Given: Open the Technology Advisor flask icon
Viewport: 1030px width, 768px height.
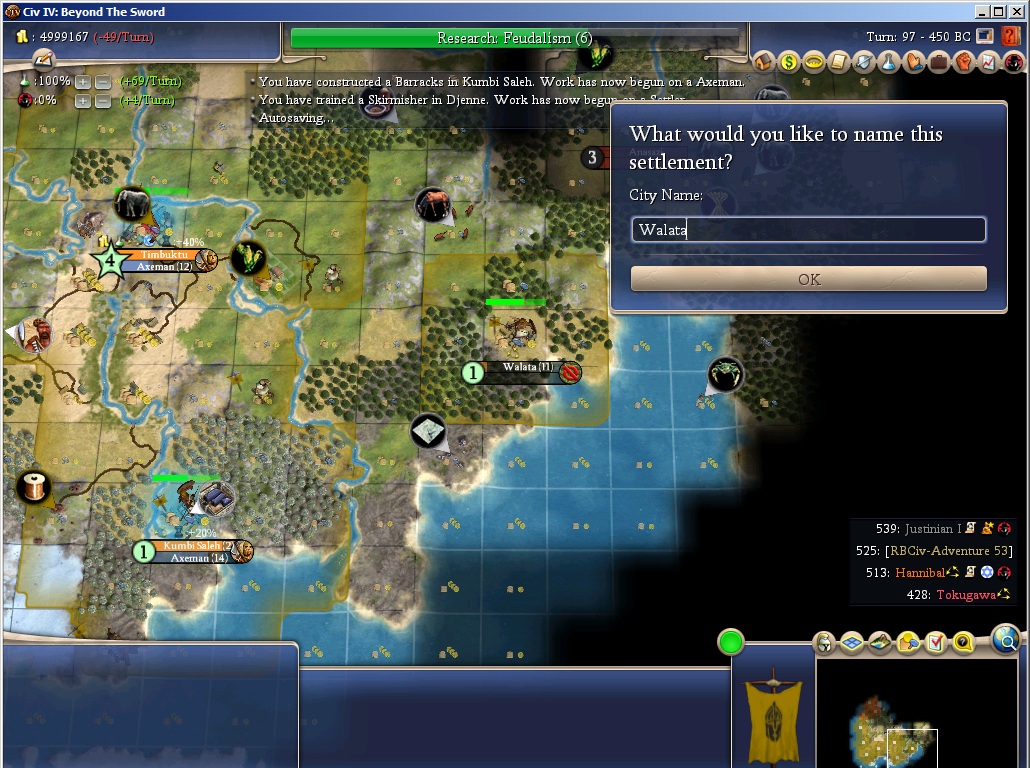Looking at the screenshot, I should [x=889, y=62].
